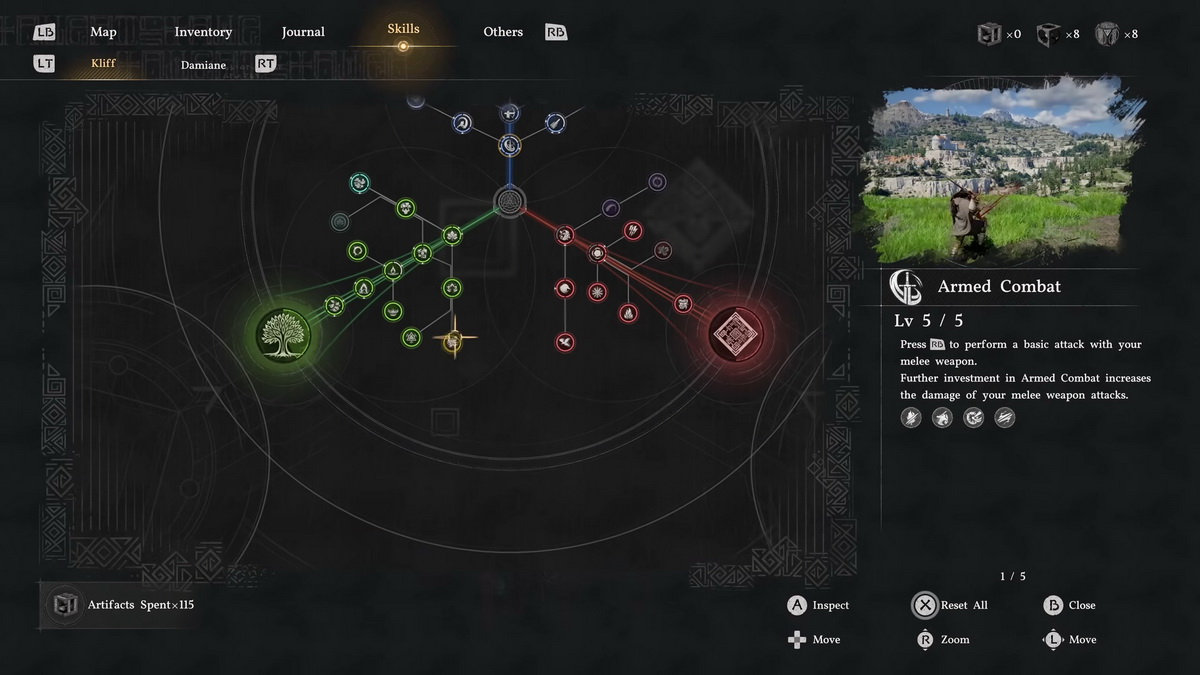This screenshot has height=675, width=1200.
Task: Pick the red bird skill at branch bottom
Action: 565,342
